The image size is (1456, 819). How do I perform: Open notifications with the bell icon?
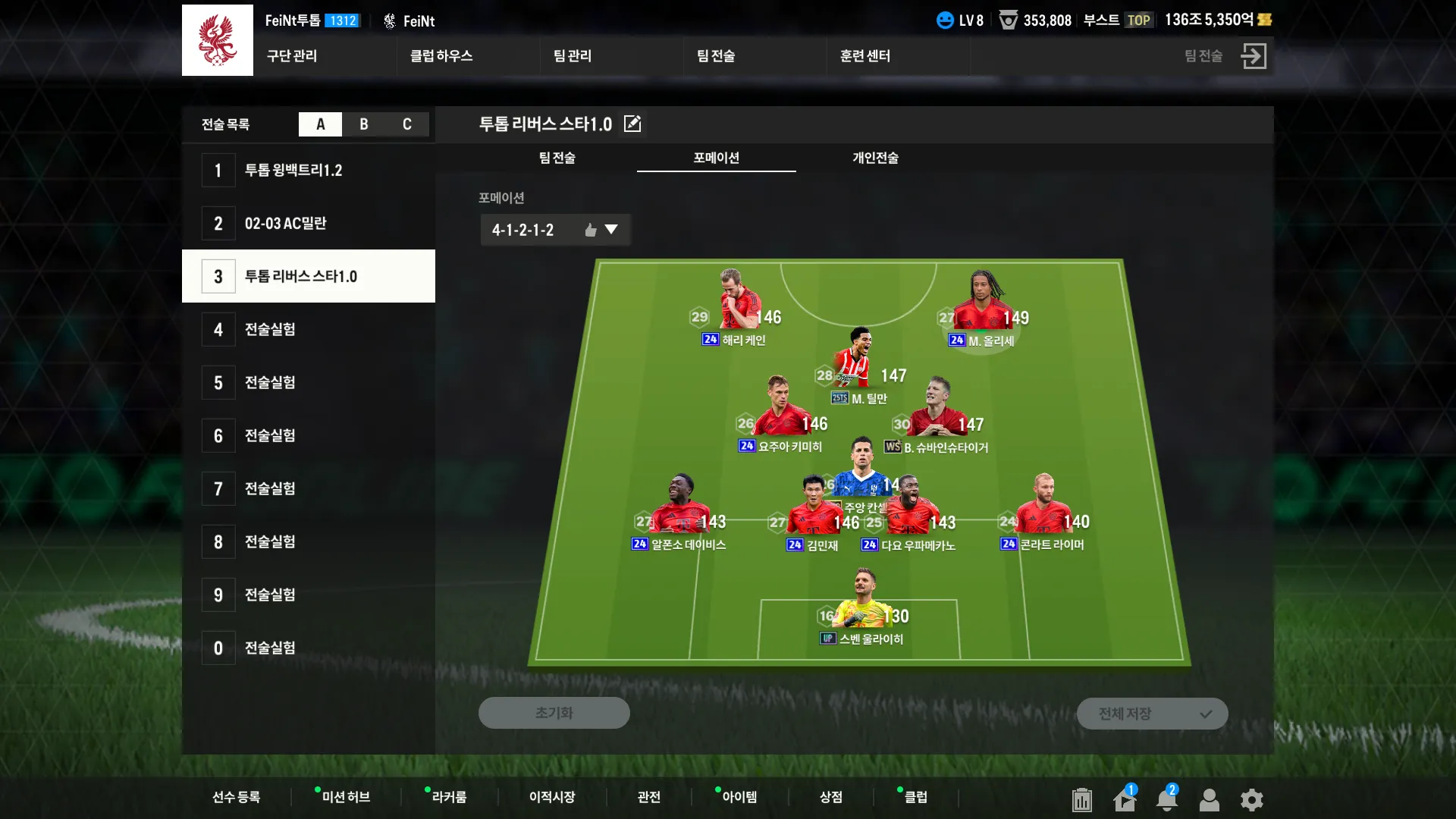[x=1167, y=800]
